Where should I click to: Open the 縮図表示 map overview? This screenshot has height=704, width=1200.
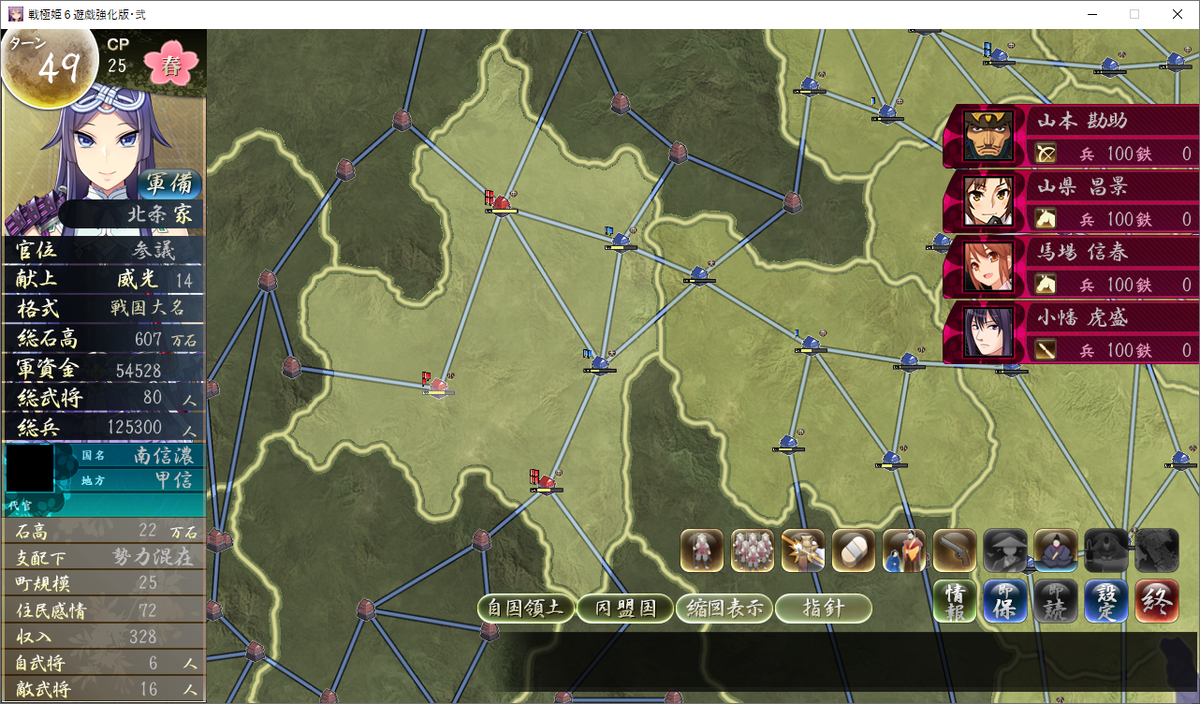coord(724,608)
